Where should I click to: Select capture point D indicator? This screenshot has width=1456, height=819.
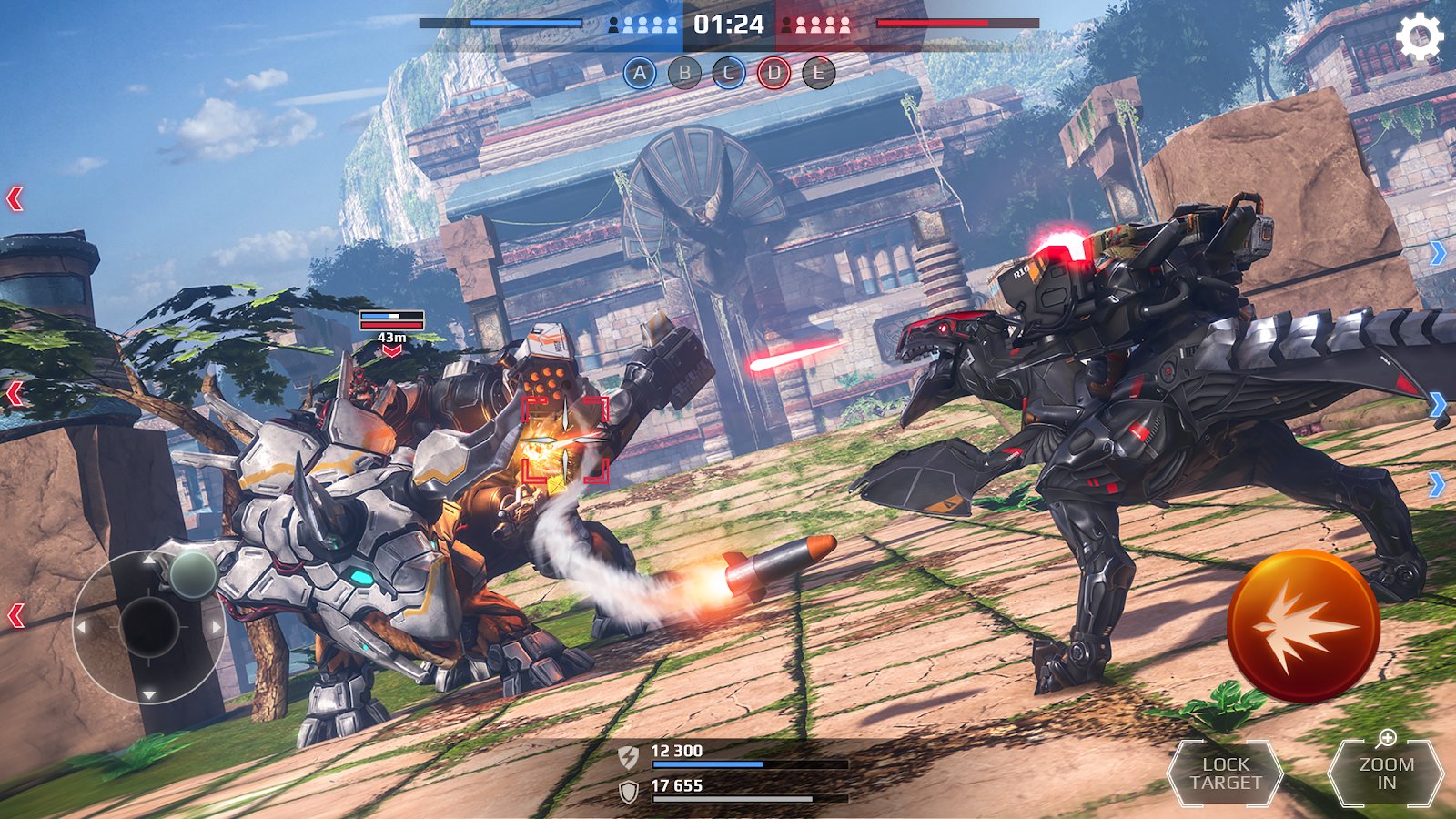773,73
